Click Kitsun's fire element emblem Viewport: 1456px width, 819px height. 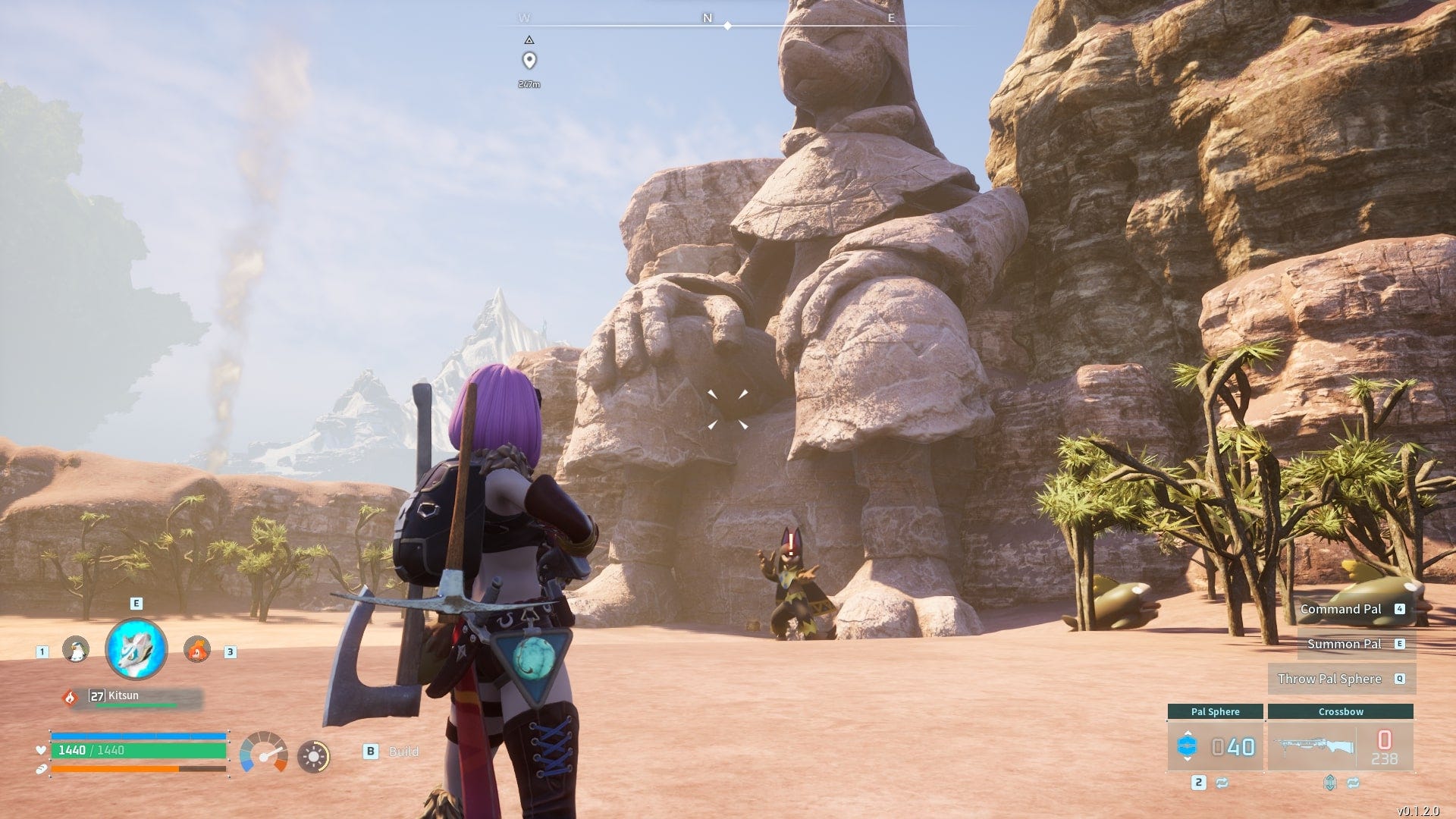pyautogui.click(x=70, y=697)
